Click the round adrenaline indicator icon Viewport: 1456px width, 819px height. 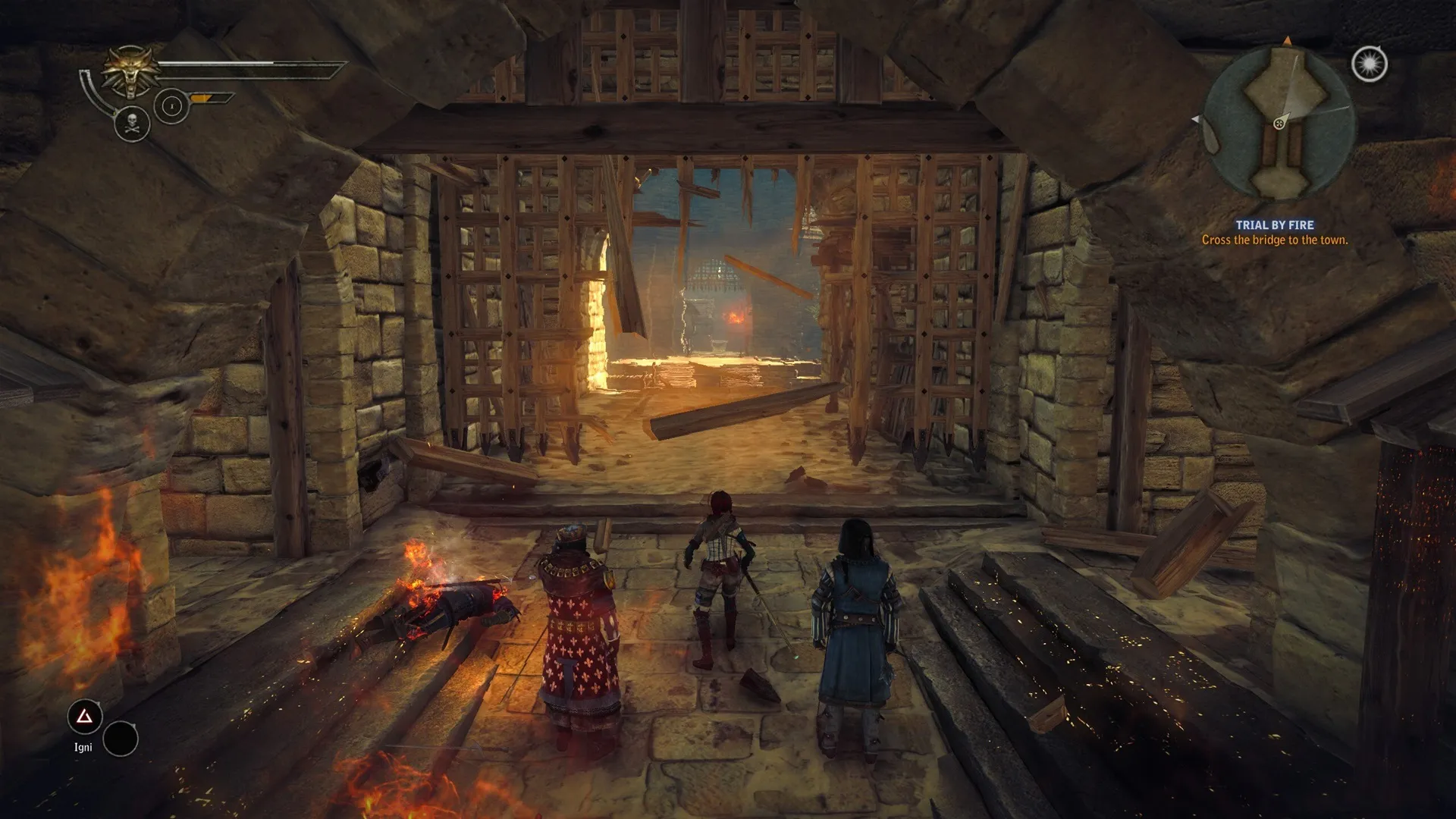coord(171,106)
